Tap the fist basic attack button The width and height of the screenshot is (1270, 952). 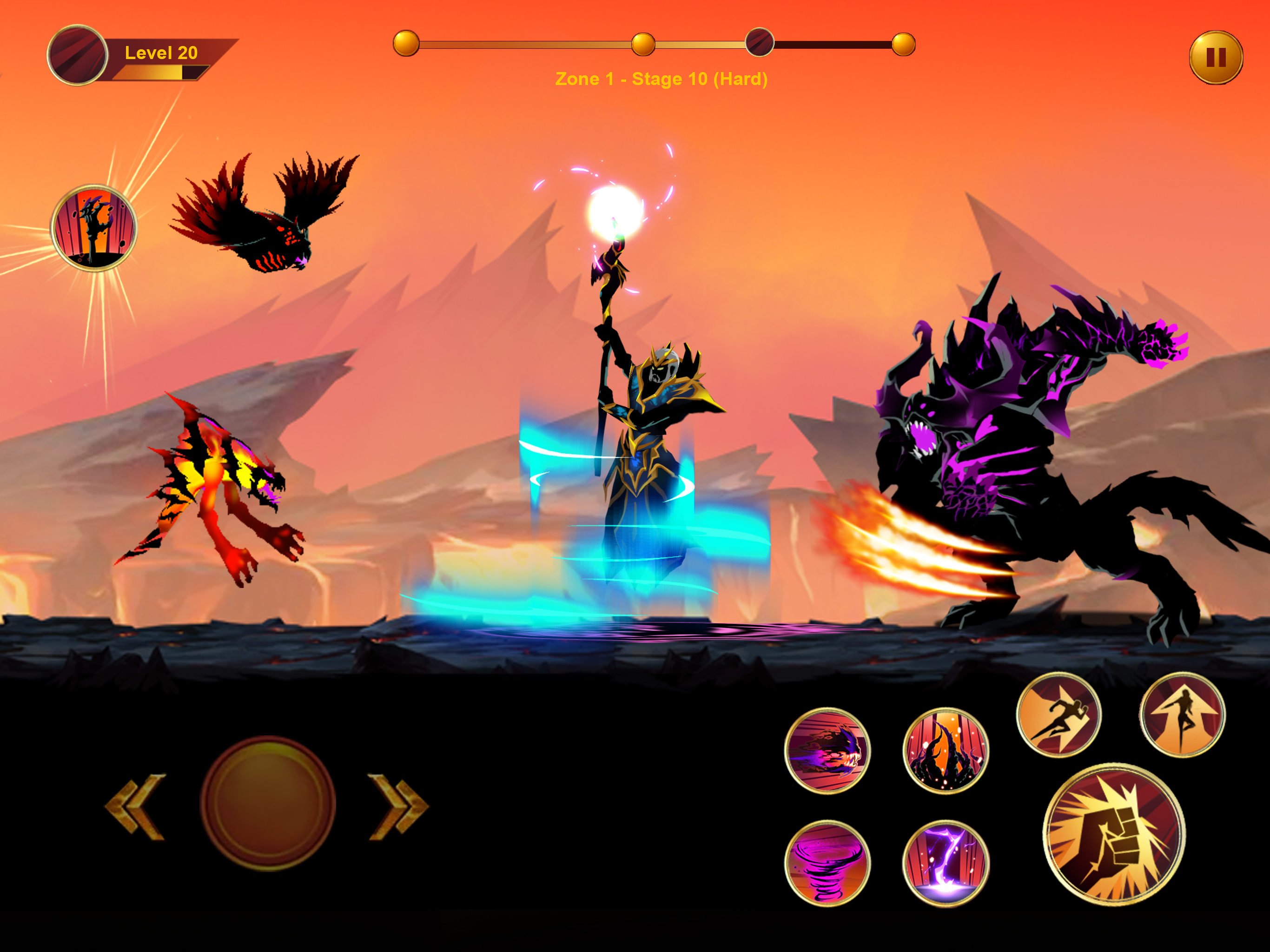1113,834
